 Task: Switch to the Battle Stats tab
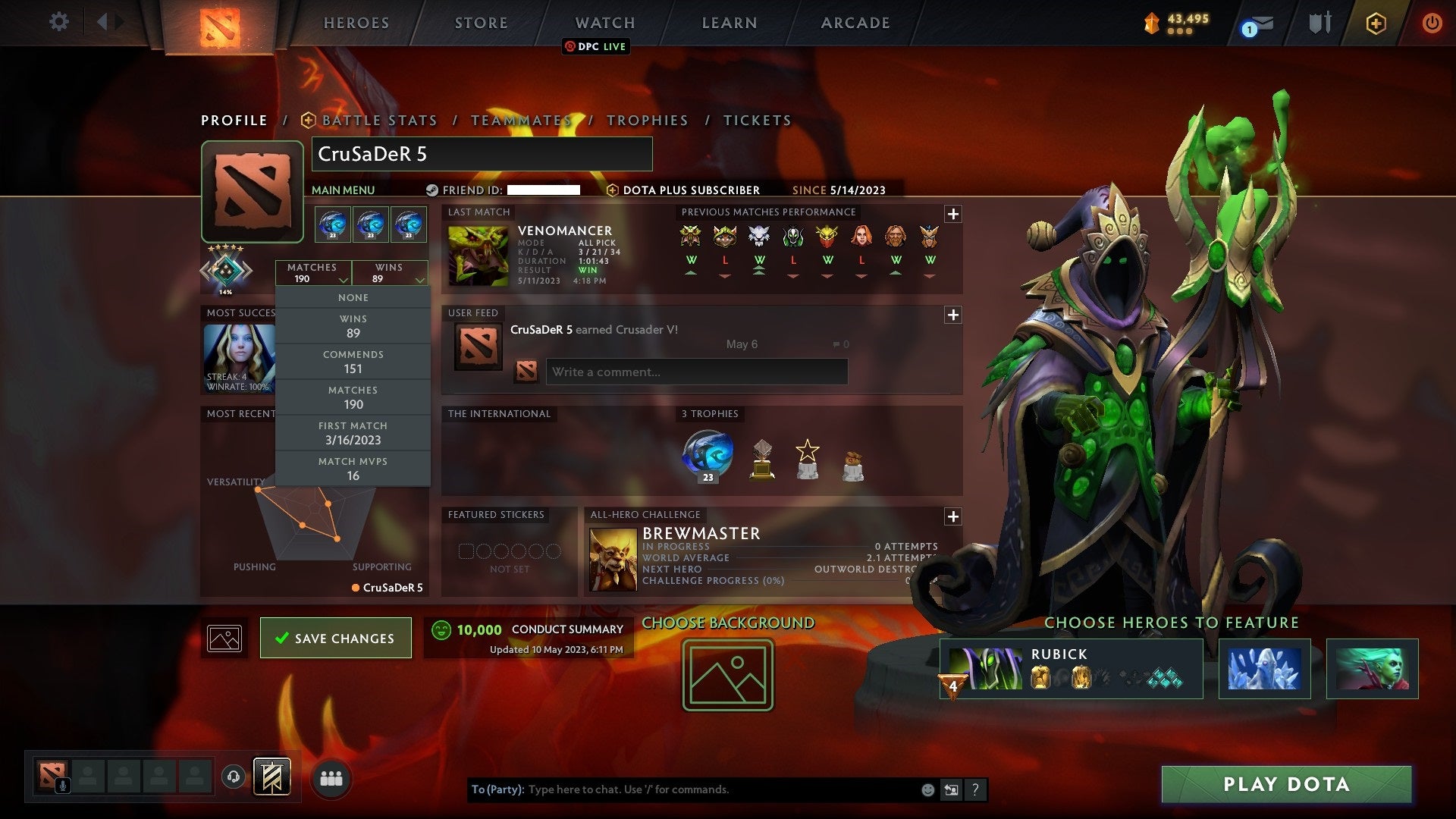(x=378, y=120)
